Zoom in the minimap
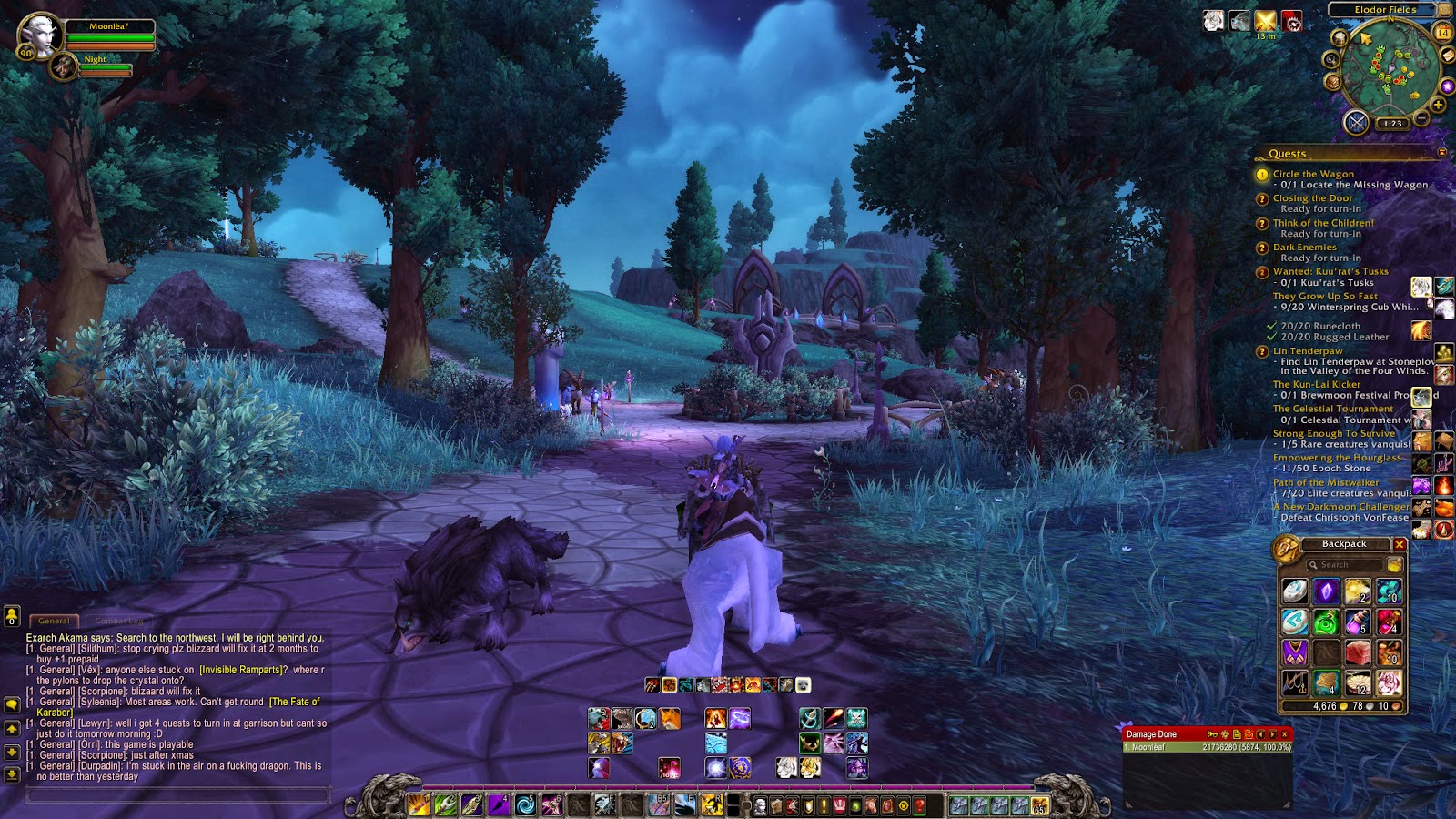Image resolution: width=1456 pixels, height=819 pixels. point(1438,105)
